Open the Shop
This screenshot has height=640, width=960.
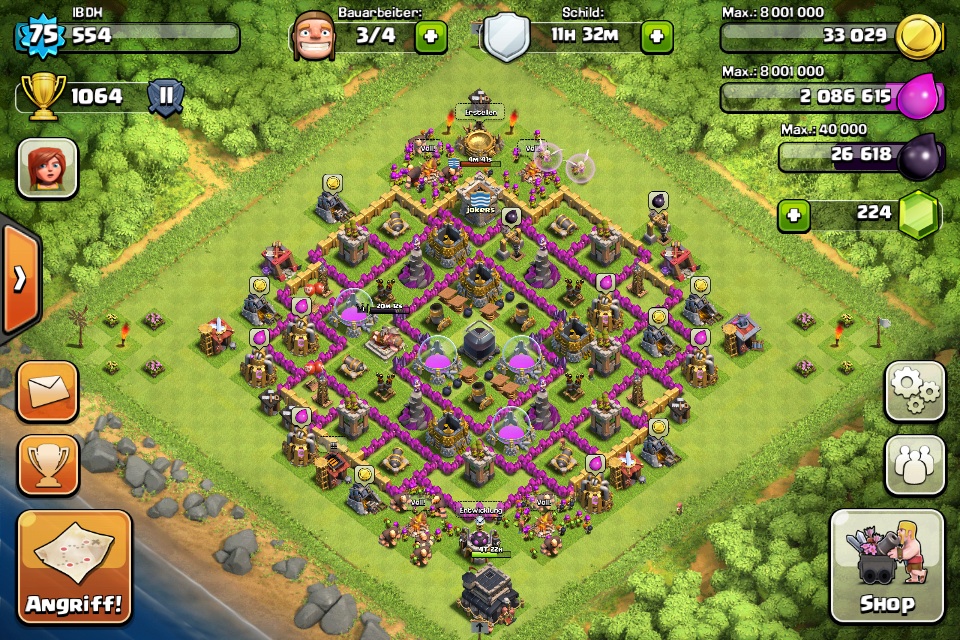(x=887, y=567)
